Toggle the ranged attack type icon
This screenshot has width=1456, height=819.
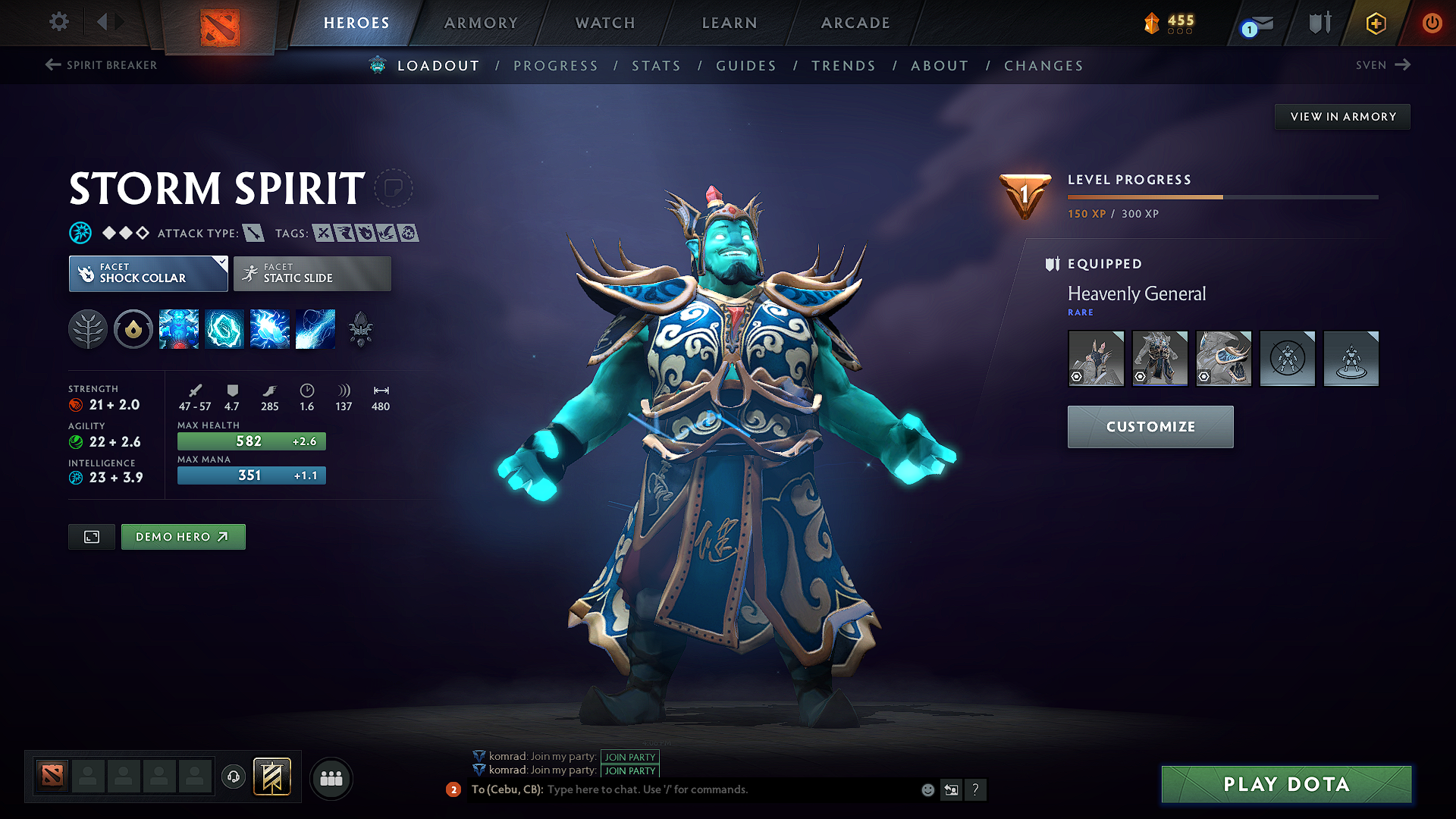pyautogui.click(x=253, y=233)
